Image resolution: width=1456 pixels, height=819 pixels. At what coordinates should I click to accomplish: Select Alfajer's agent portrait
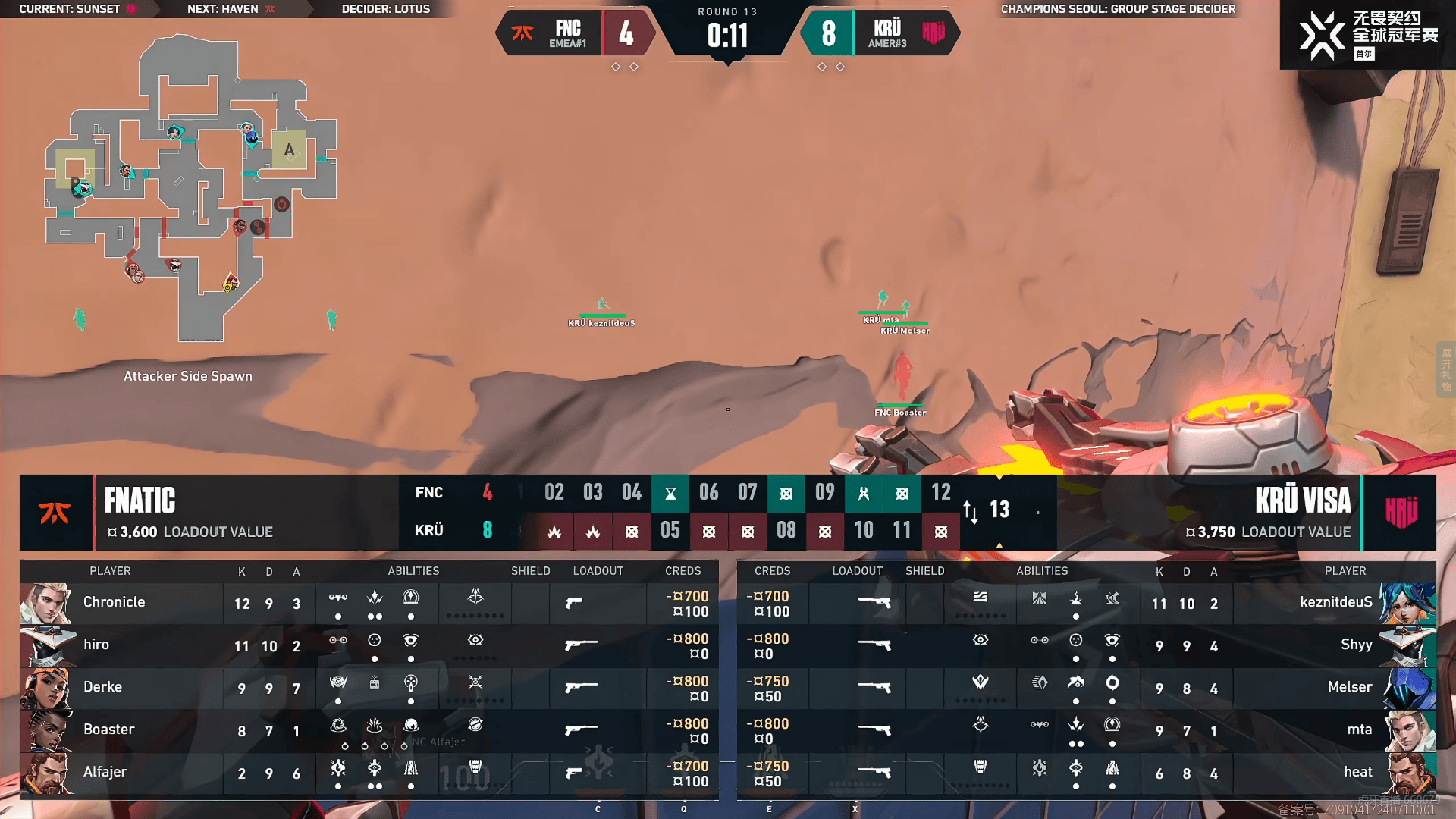click(47, 773)
